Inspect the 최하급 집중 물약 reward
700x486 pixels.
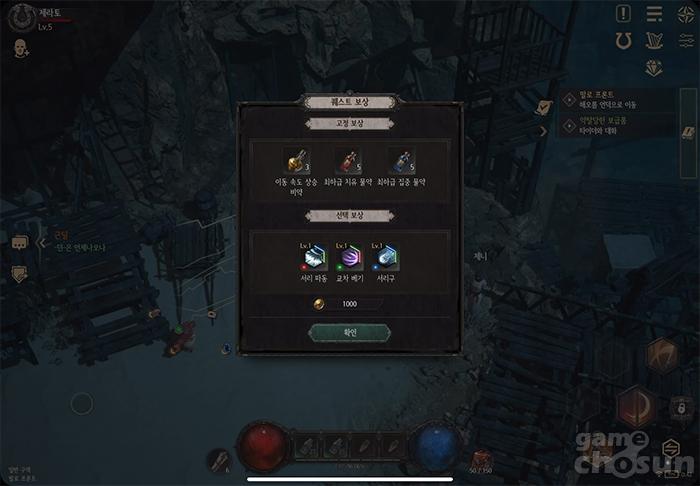[401, 160]
